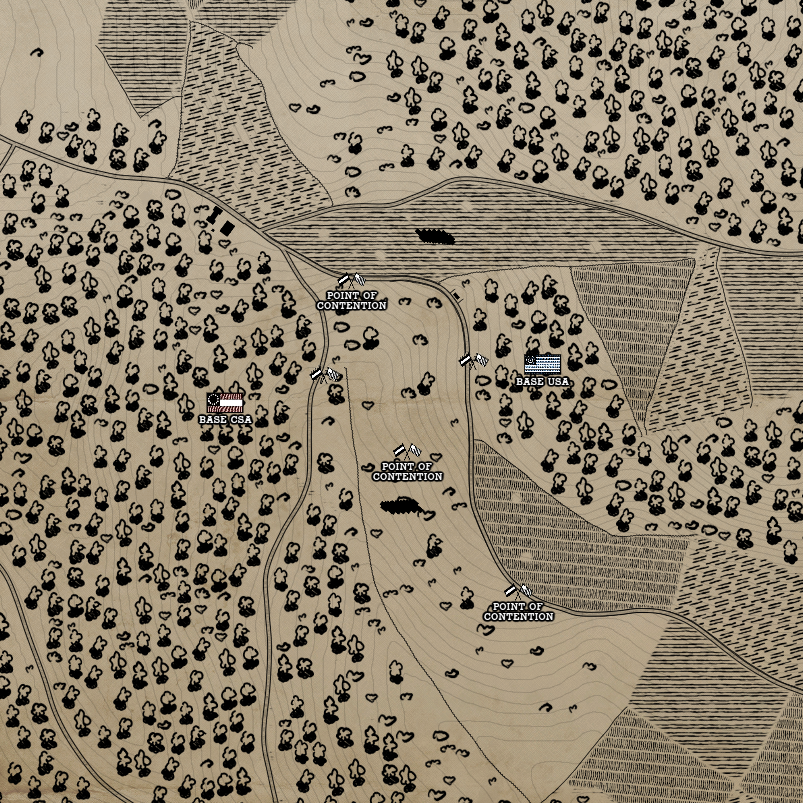Click the central Point of Contention marker
This screenshot has height=803, width=803.
tap(407, 452)
